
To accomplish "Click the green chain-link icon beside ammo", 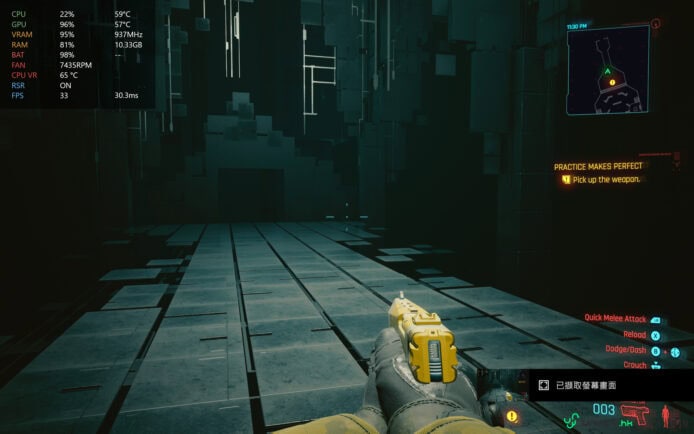I will (x=572, y=418).
